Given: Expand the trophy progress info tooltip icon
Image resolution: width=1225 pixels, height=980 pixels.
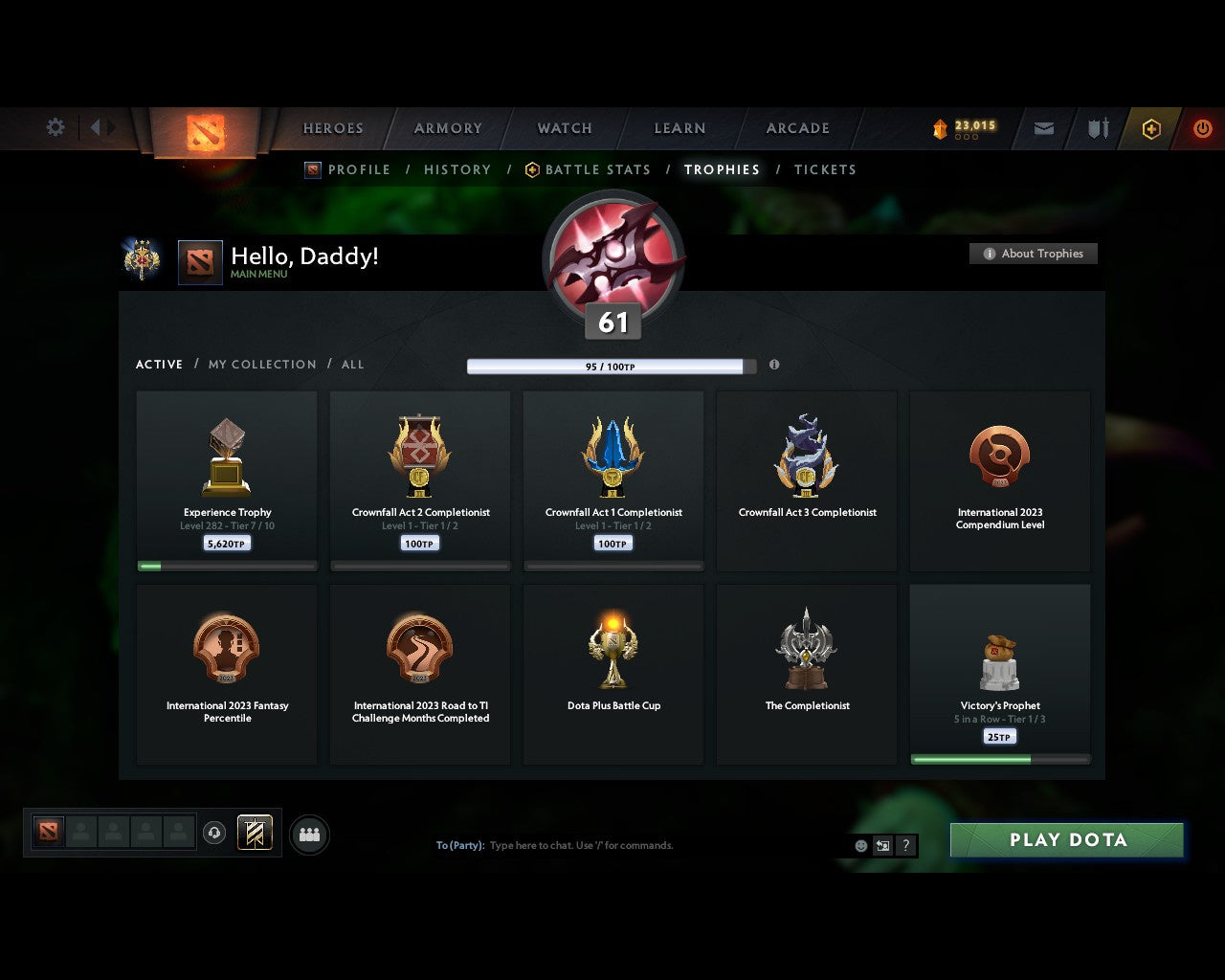Looking at the screenshot, I should (x=774, y=365).
